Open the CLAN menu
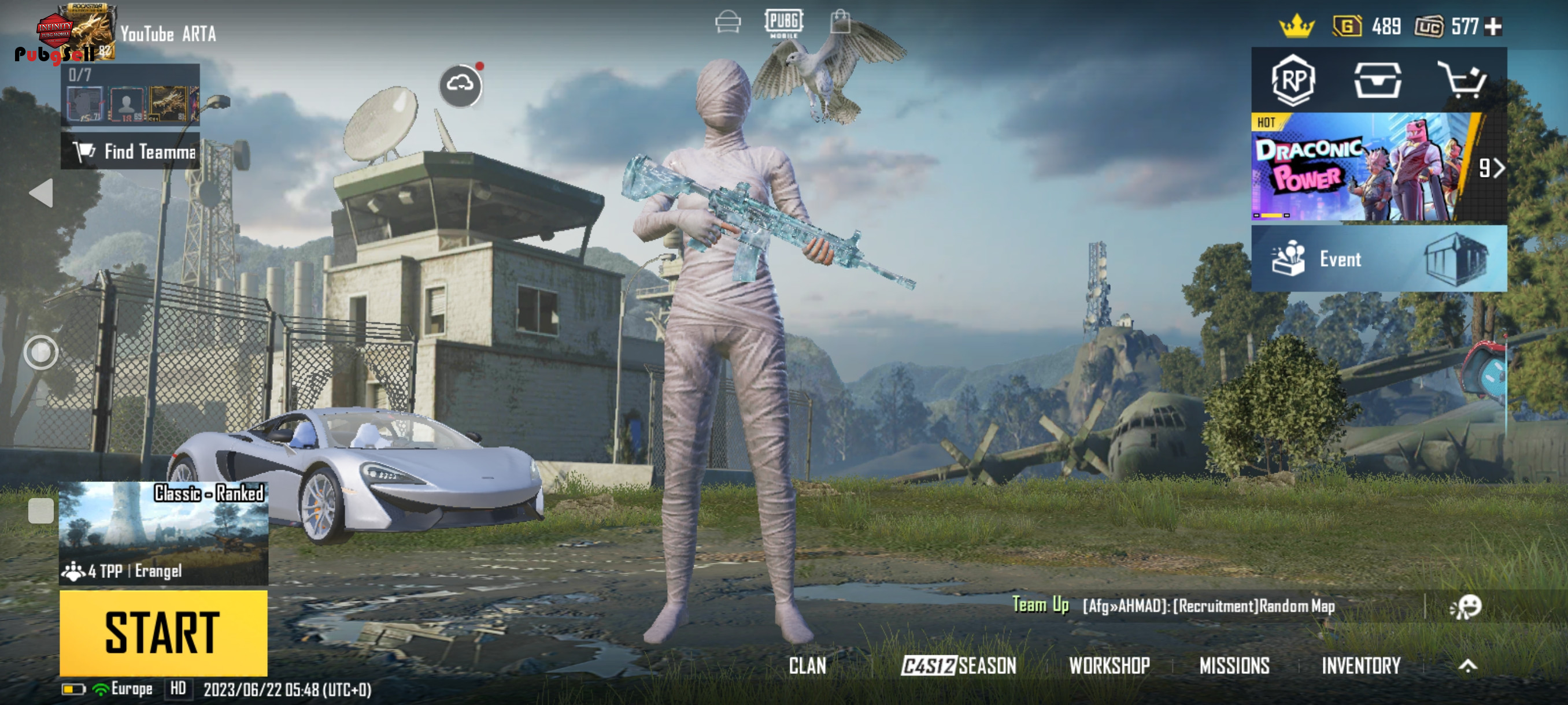Viewport: 1568px width, 705px height. tap(807, 666)
